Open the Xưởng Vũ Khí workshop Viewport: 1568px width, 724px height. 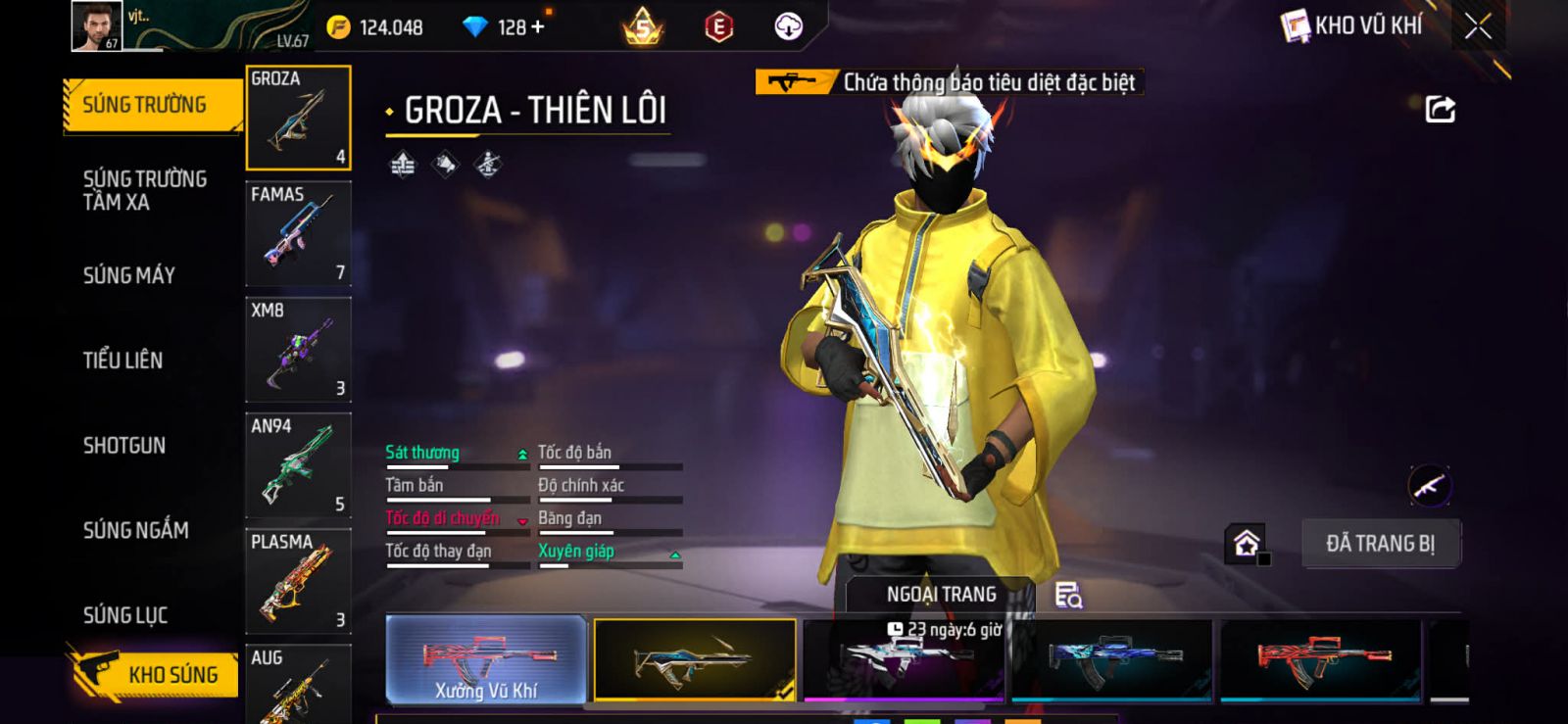[x=486, y=660]
